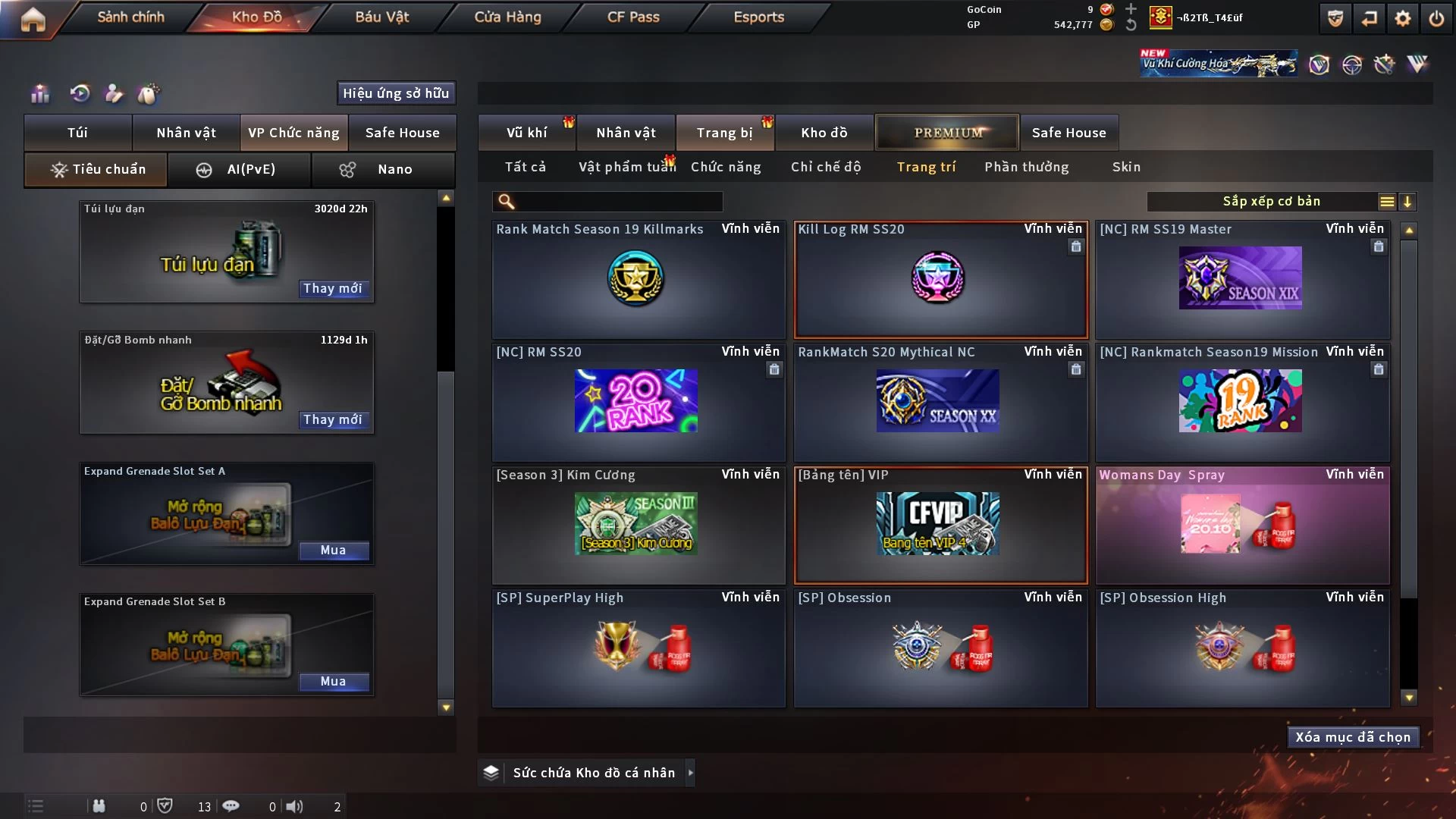The width and height of the screenshot is (1456, 819).
Task: Click the home icon button
Action: (x=33, y=18)
